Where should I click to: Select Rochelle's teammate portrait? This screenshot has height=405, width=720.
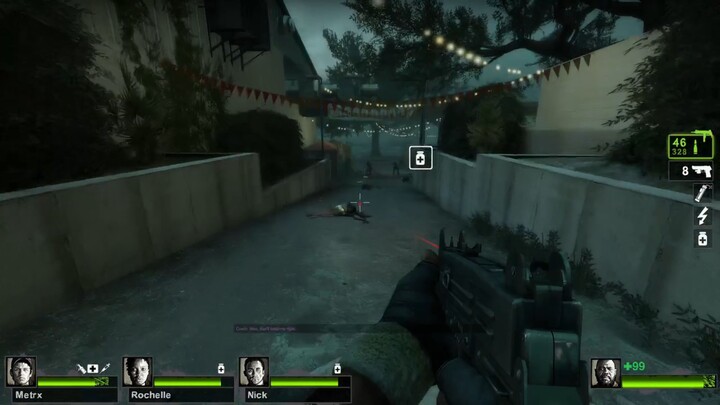pyautogui.click(x=137, y=372)
